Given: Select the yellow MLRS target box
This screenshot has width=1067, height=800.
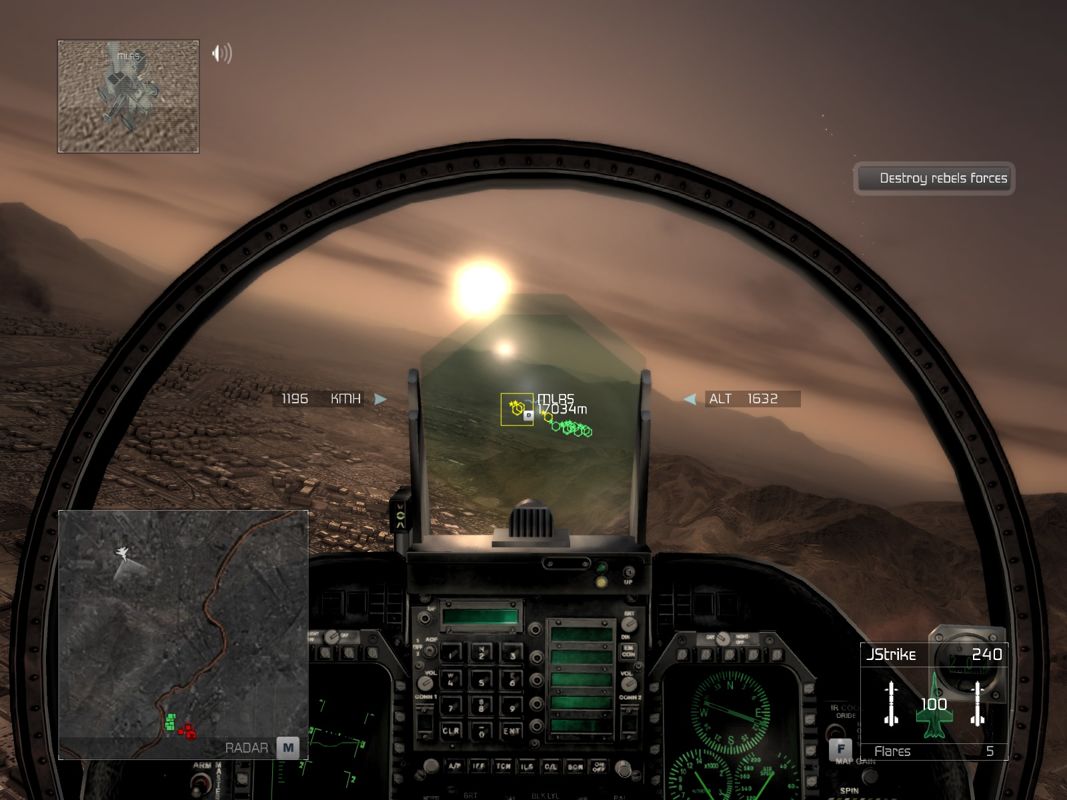Looking at the screenshot, I should coord(518,408).
